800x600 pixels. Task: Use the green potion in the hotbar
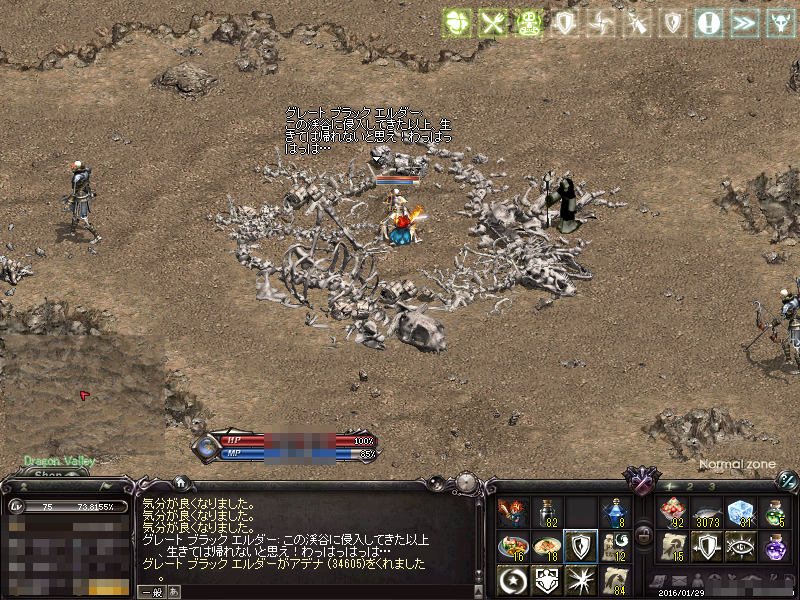click(x=774, y=513)
